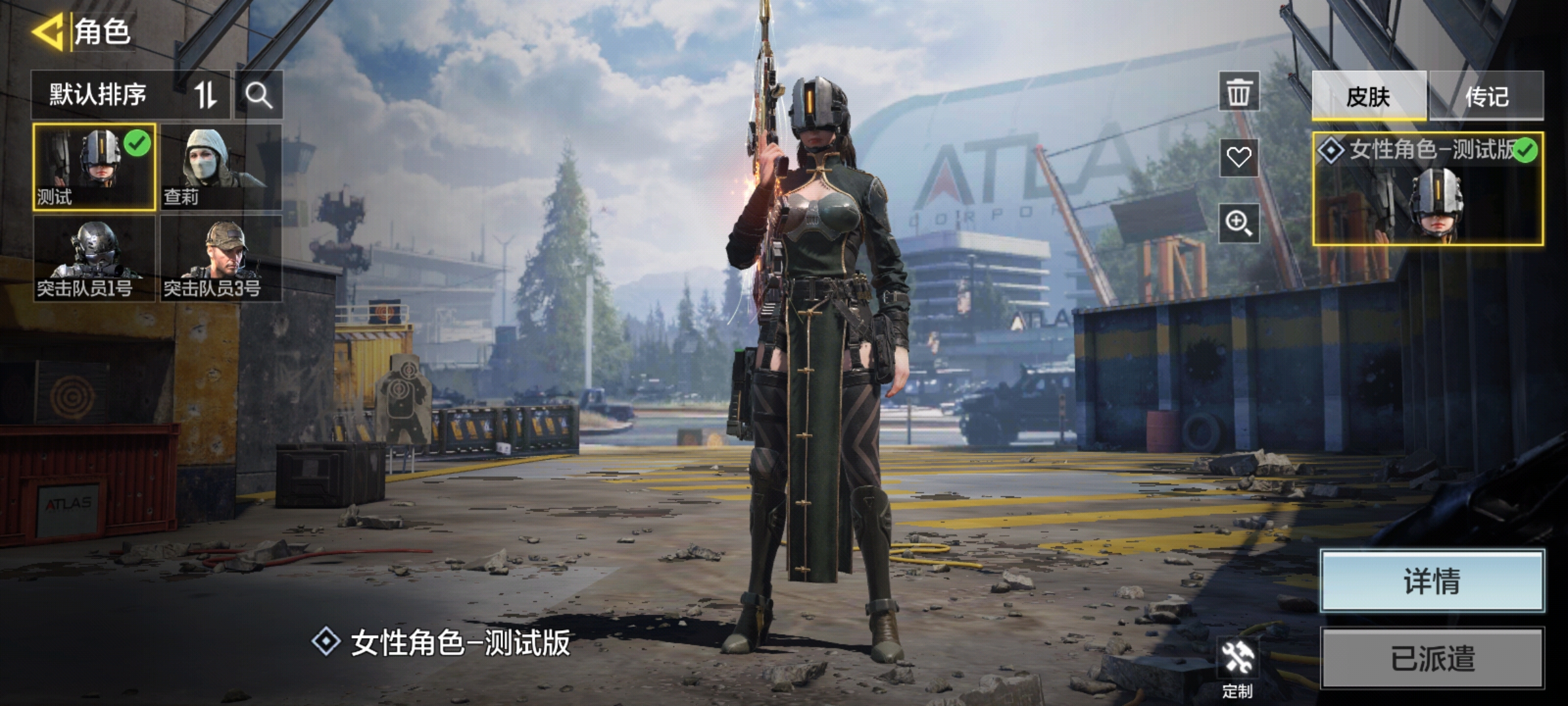
Task: Favorite the character with heart icon
Action: click(x=1238, y=158)
